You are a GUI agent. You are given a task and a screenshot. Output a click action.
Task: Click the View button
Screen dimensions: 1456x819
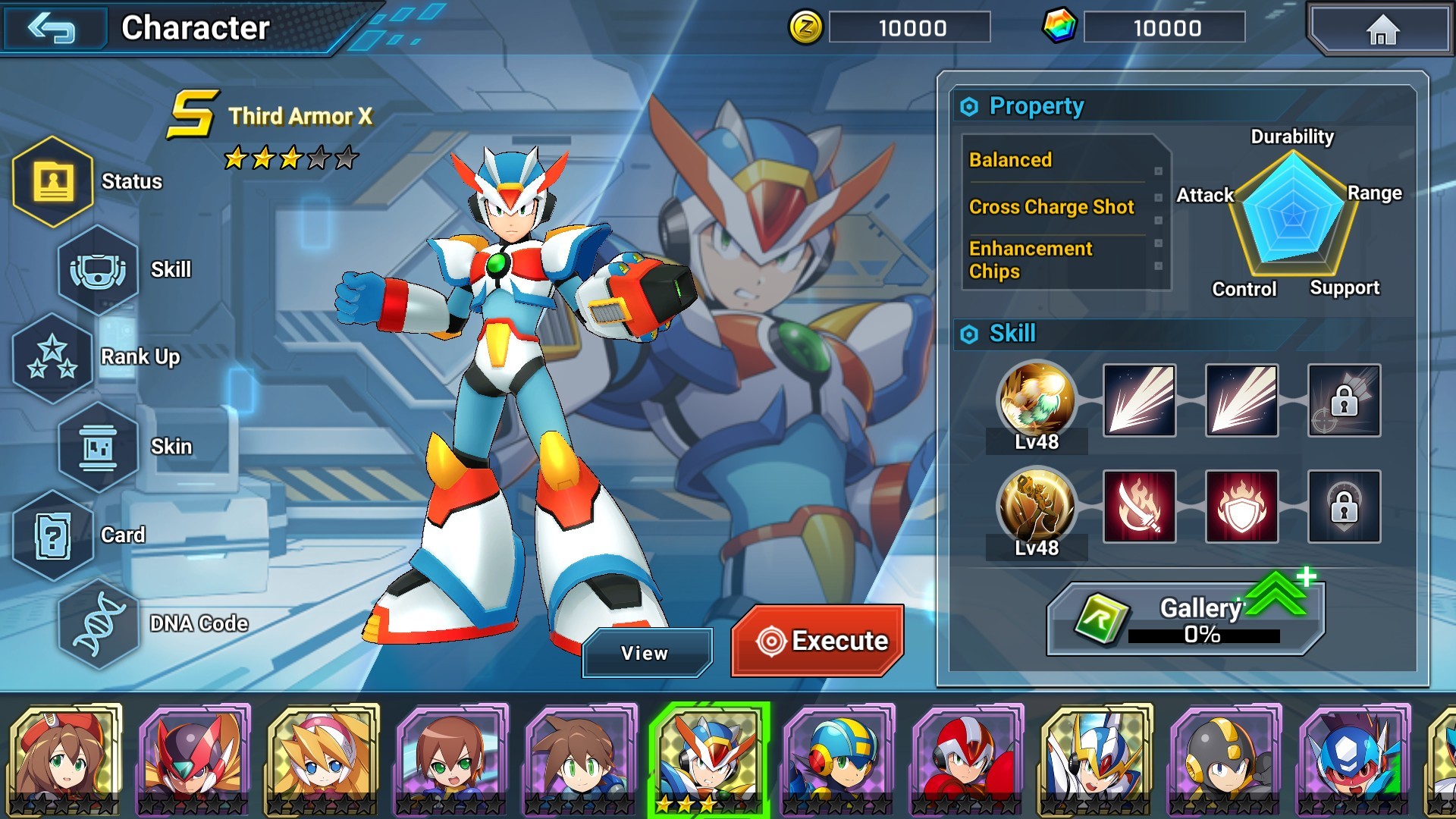pos(646,653)
